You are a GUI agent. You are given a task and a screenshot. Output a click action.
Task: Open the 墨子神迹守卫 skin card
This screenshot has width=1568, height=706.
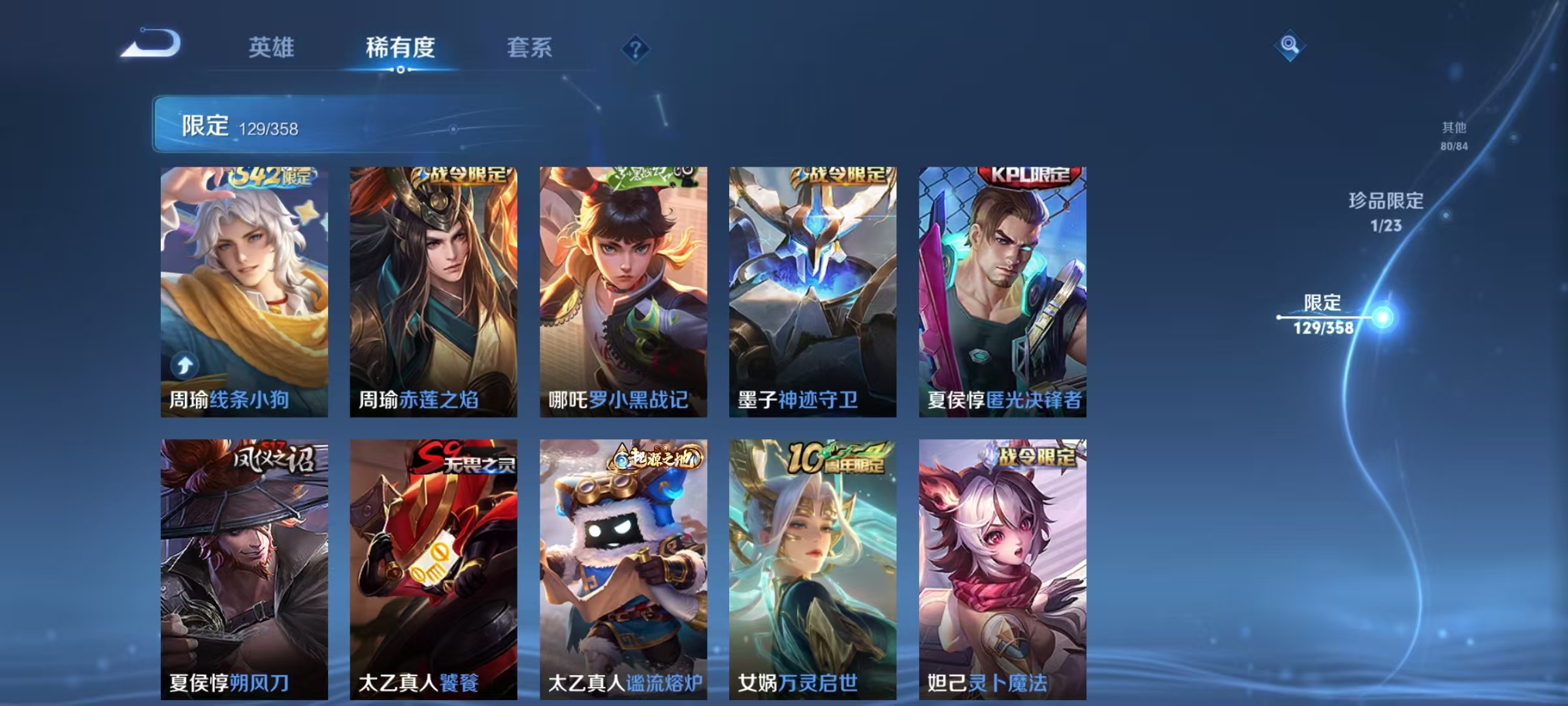pyautogui.click(x=813, y=288)
